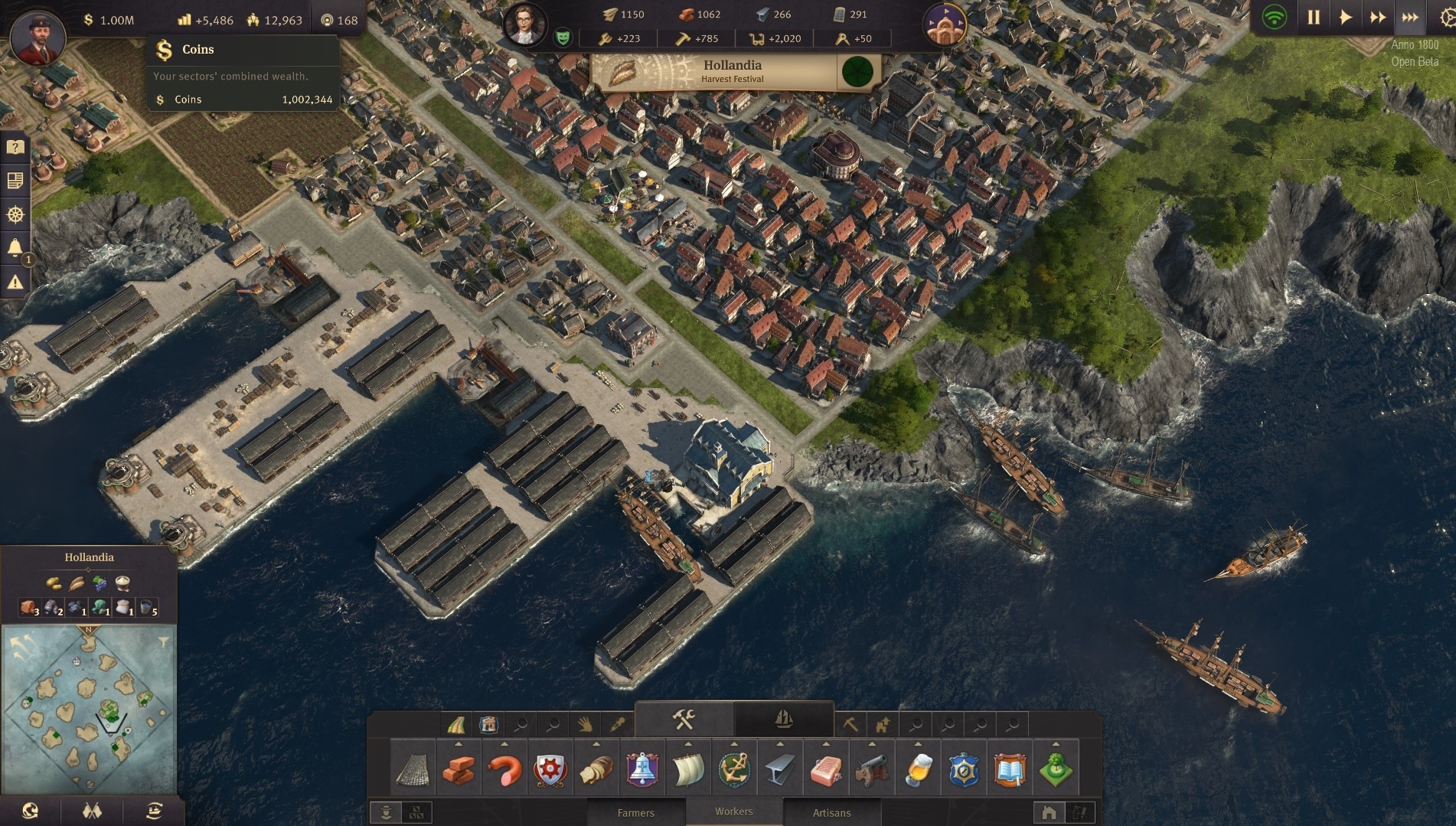Pause the game speed
Screen dimensions: 1456x826
click(x=1314, y=18)
